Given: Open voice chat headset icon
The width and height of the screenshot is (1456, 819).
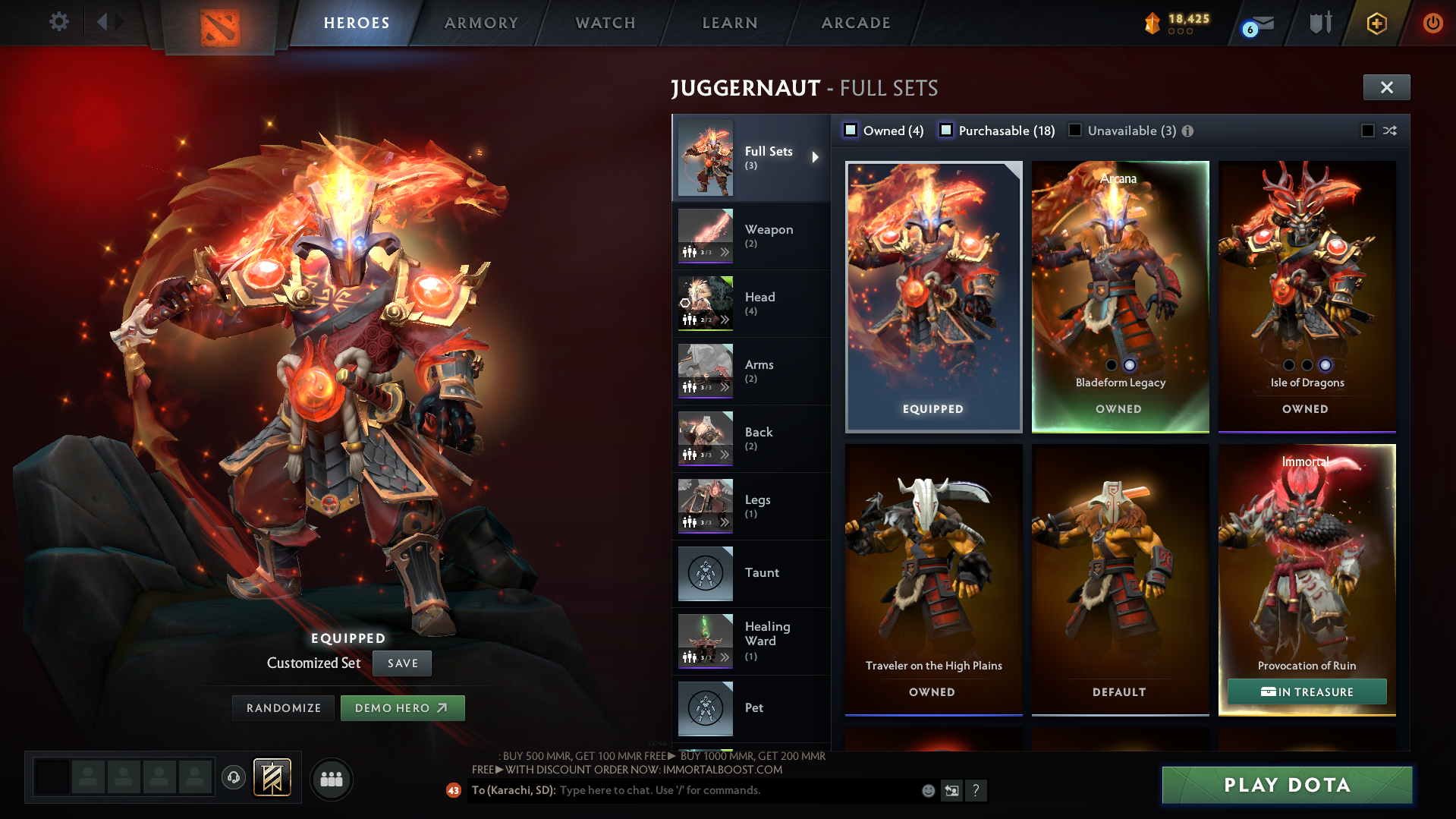Looking at the screenshot, I should coord(234,778).
